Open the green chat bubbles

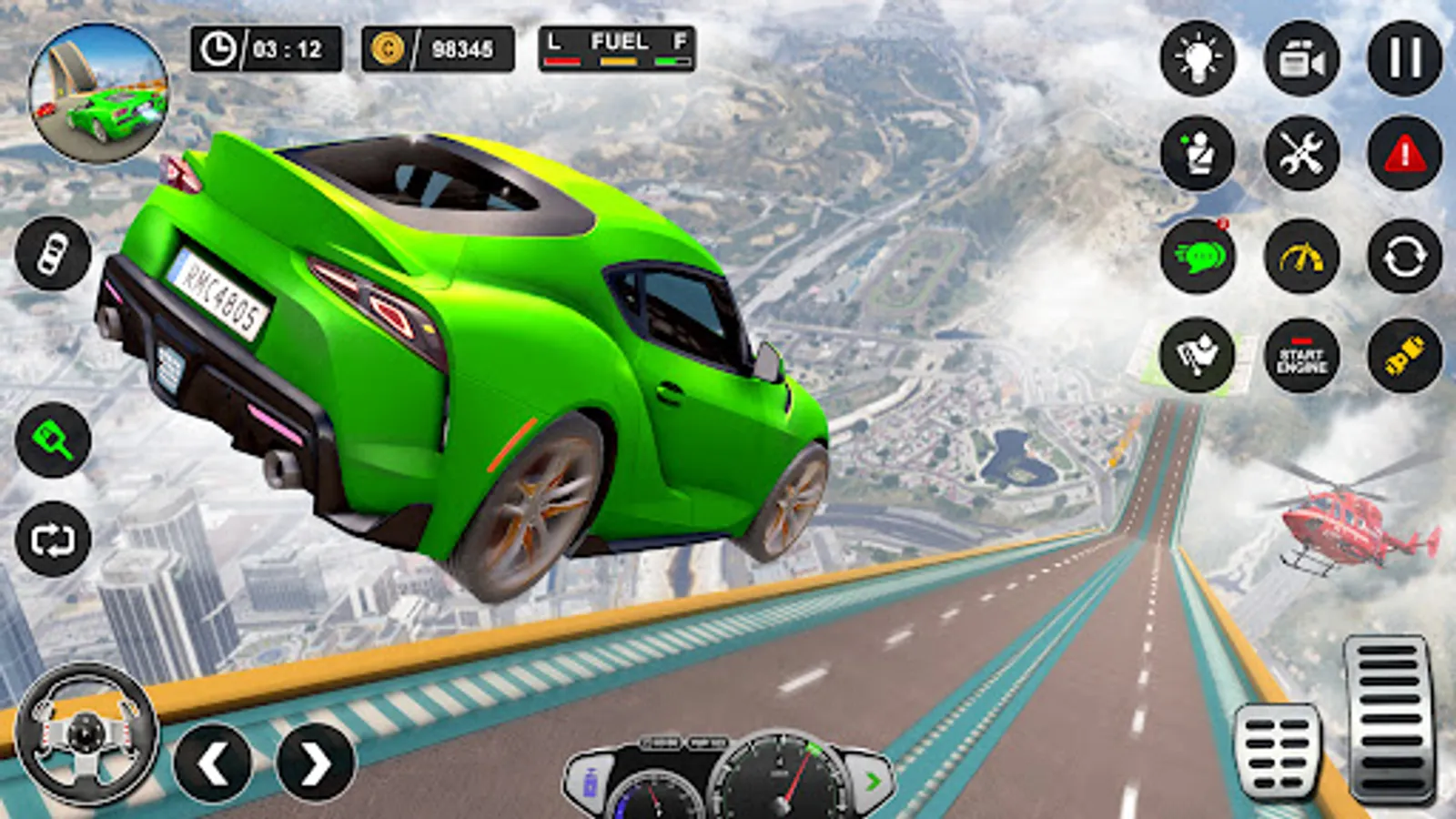[1198, 257]
